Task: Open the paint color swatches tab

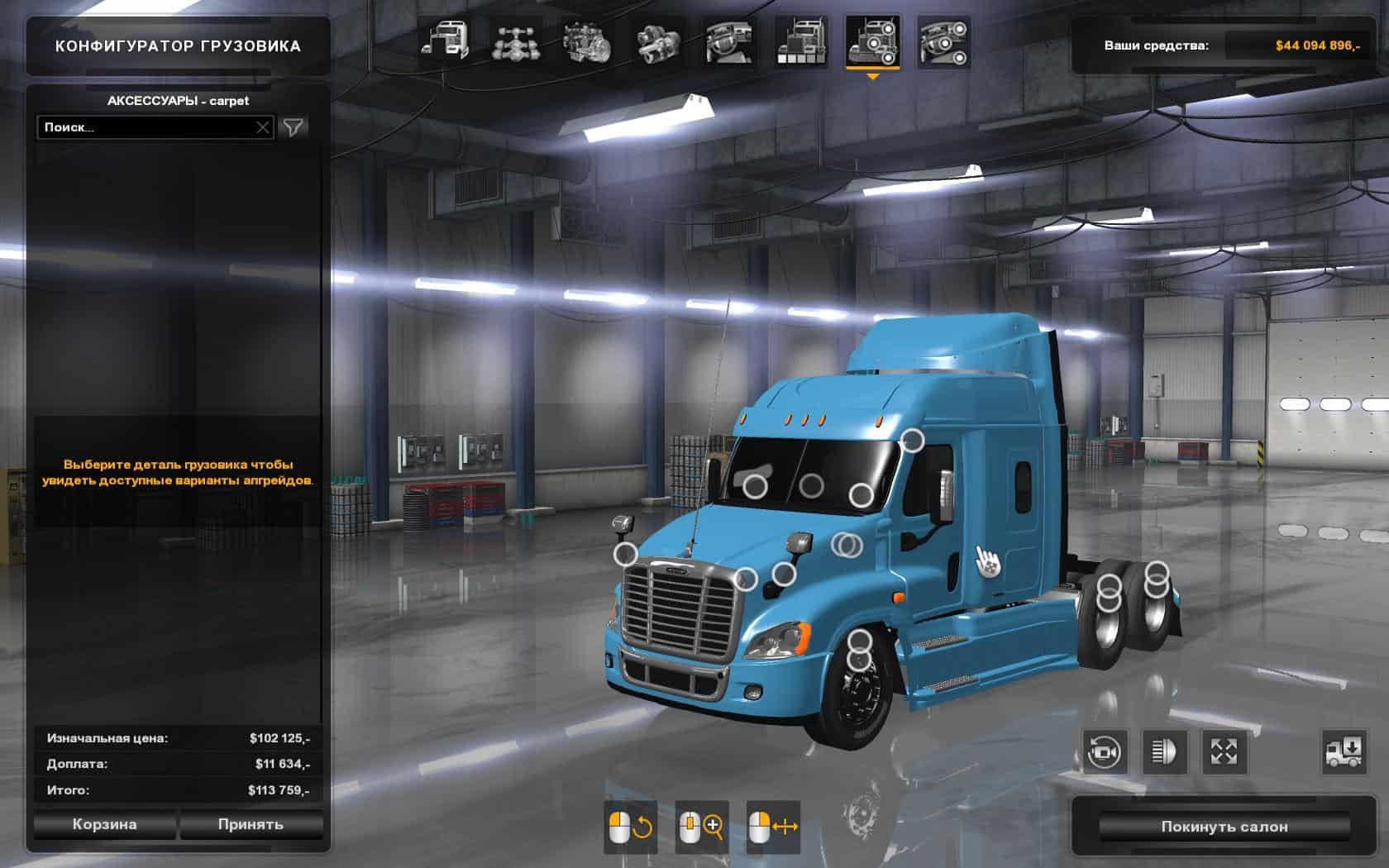Action: (800, 41)
